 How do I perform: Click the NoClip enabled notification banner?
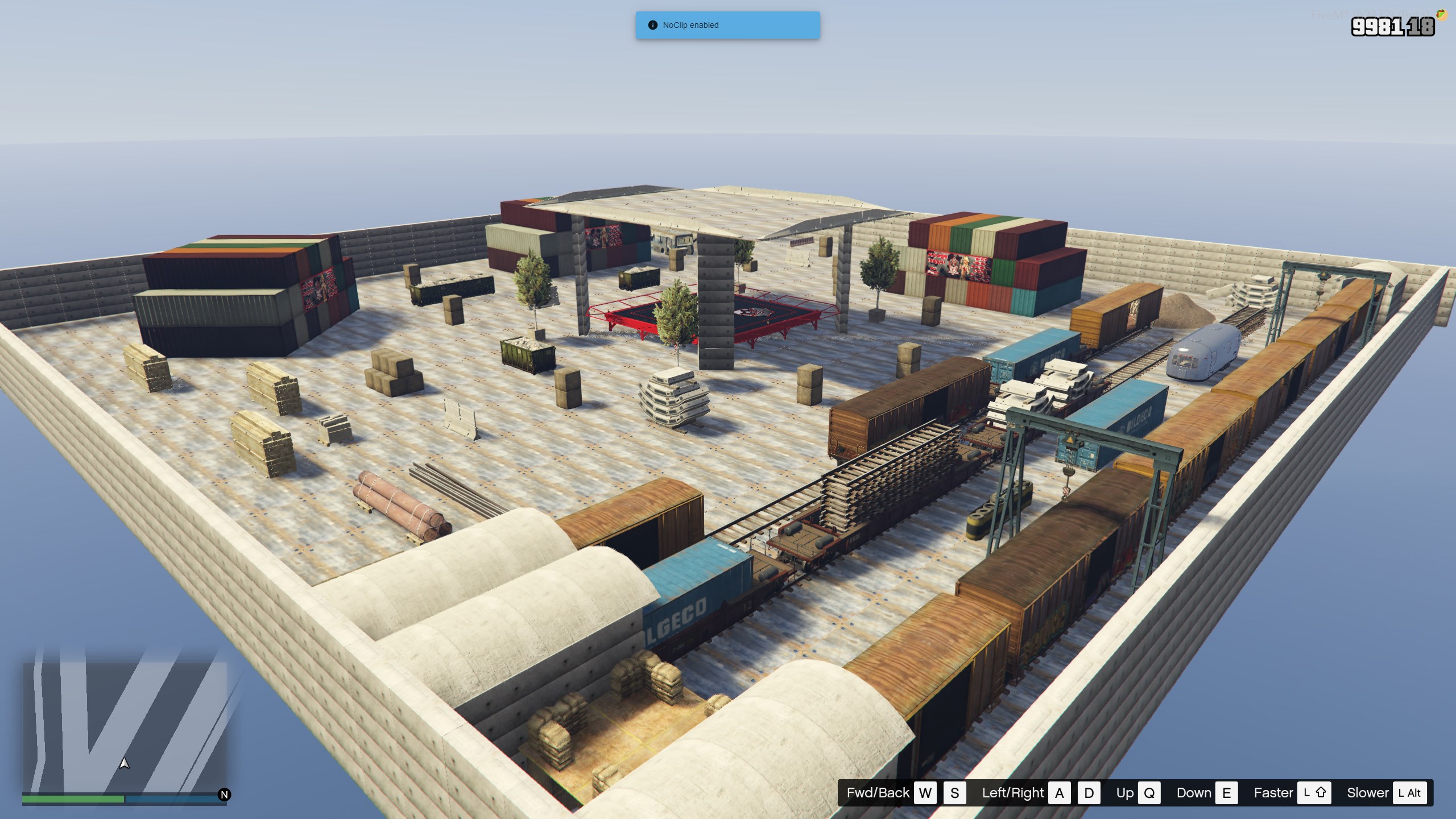(x=727, y=25)
